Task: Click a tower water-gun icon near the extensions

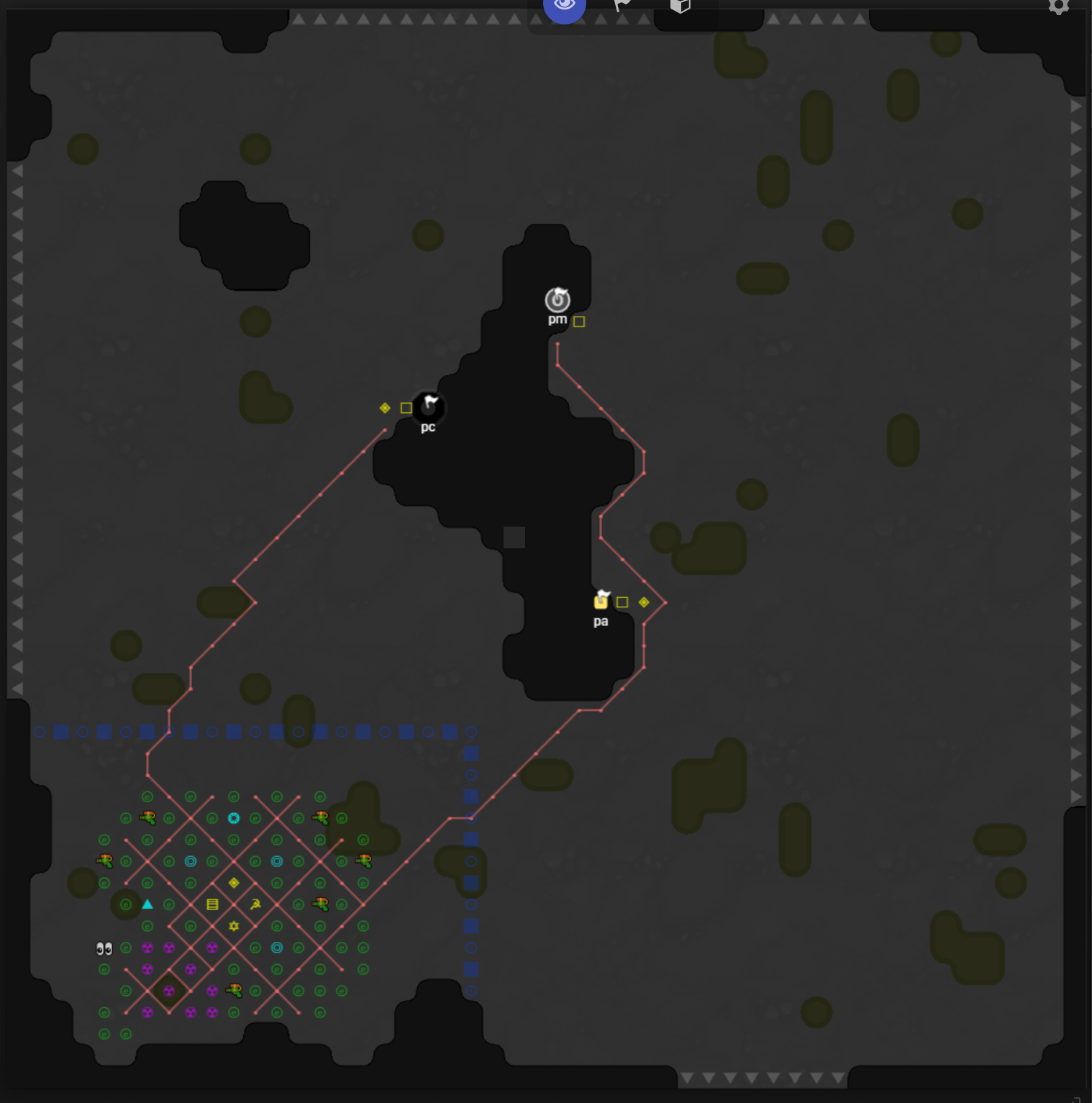Action: click(x=149, y=817)
